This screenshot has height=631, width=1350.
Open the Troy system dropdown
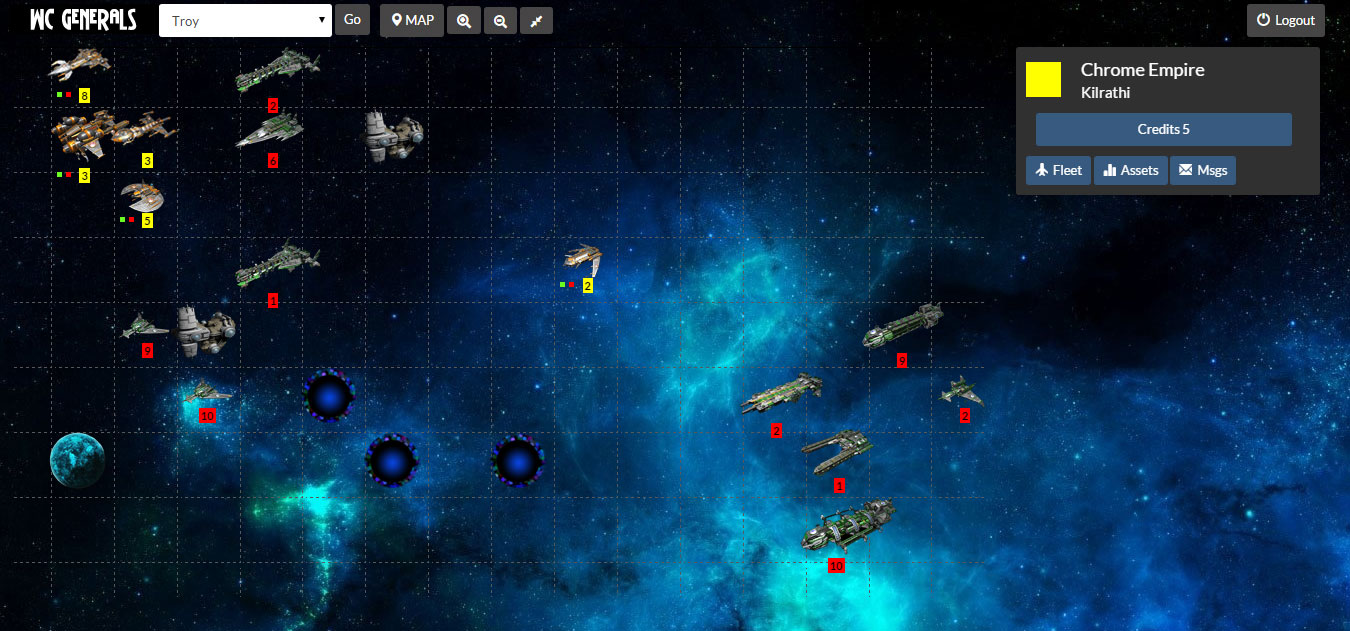coord(245,21)
